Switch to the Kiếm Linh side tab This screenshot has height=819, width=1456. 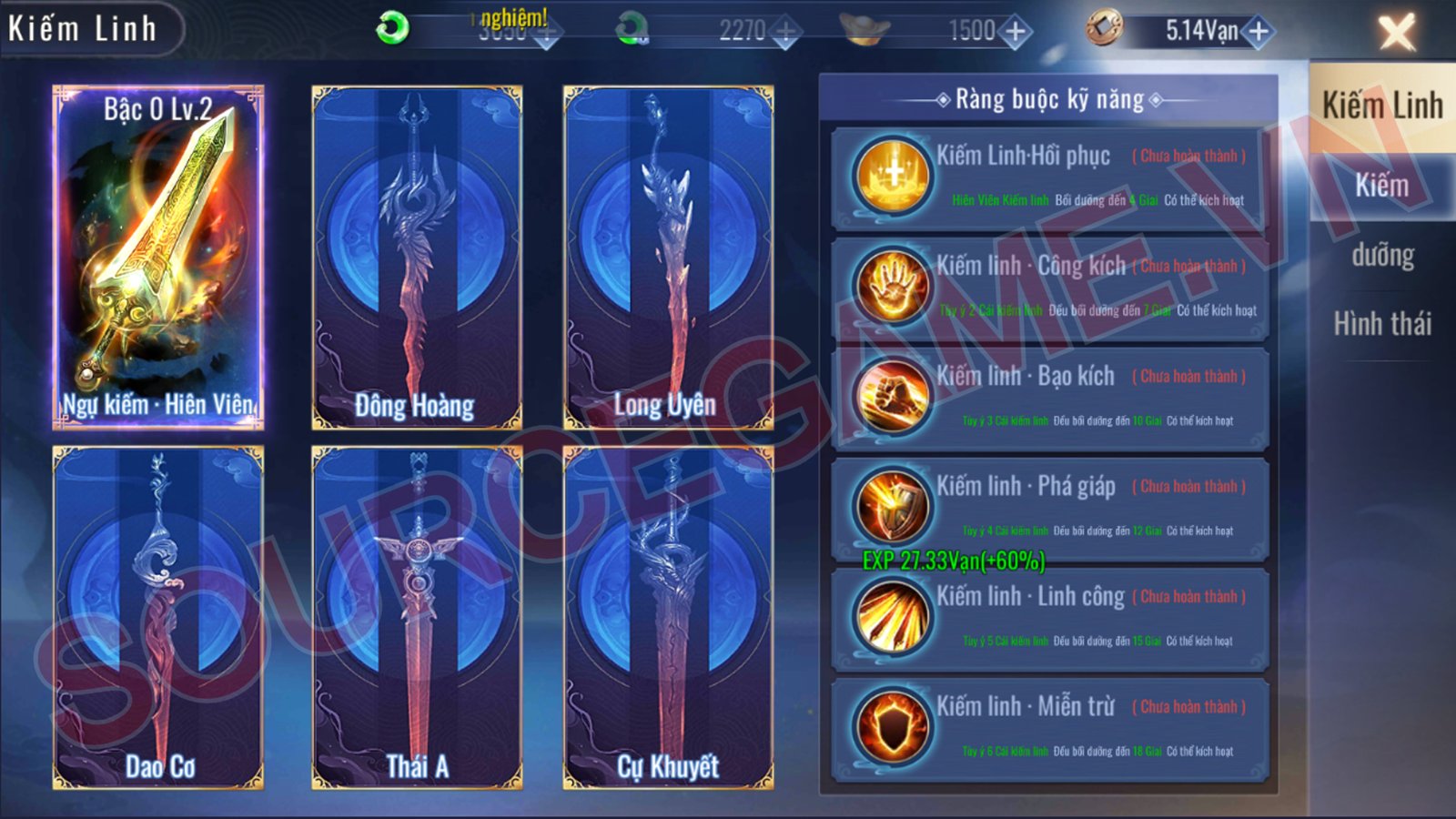1381,106
